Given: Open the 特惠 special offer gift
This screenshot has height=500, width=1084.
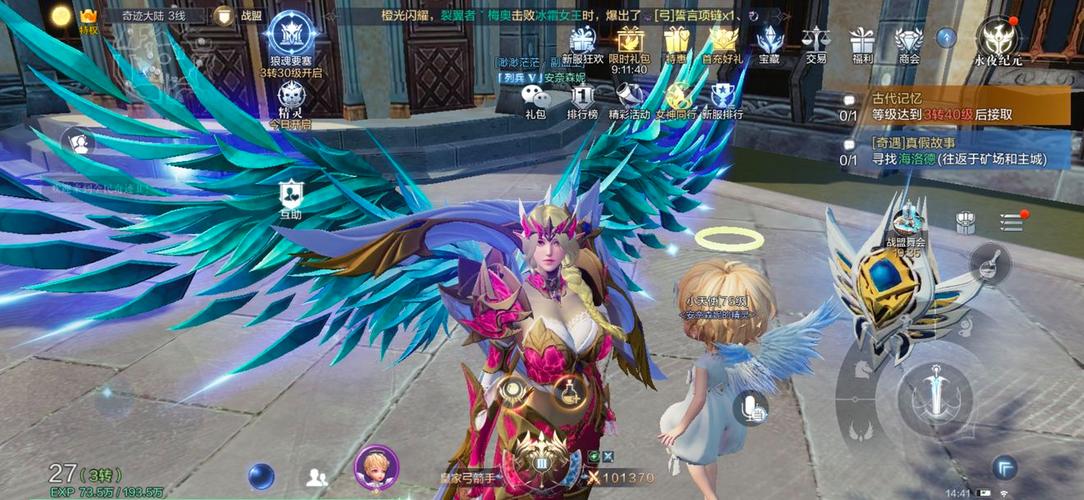Looking at the screenshot, I should point(677,42).
